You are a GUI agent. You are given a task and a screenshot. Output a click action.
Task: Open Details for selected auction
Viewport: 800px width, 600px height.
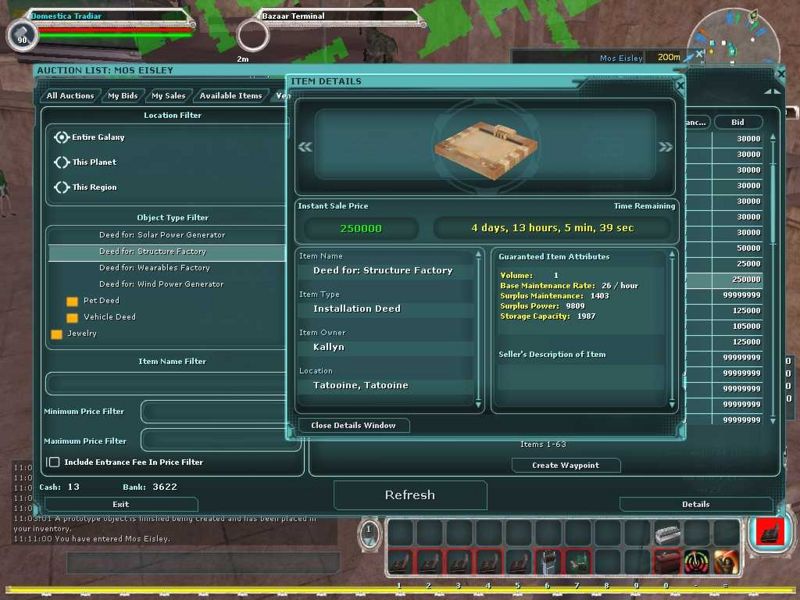pos(695,504)
